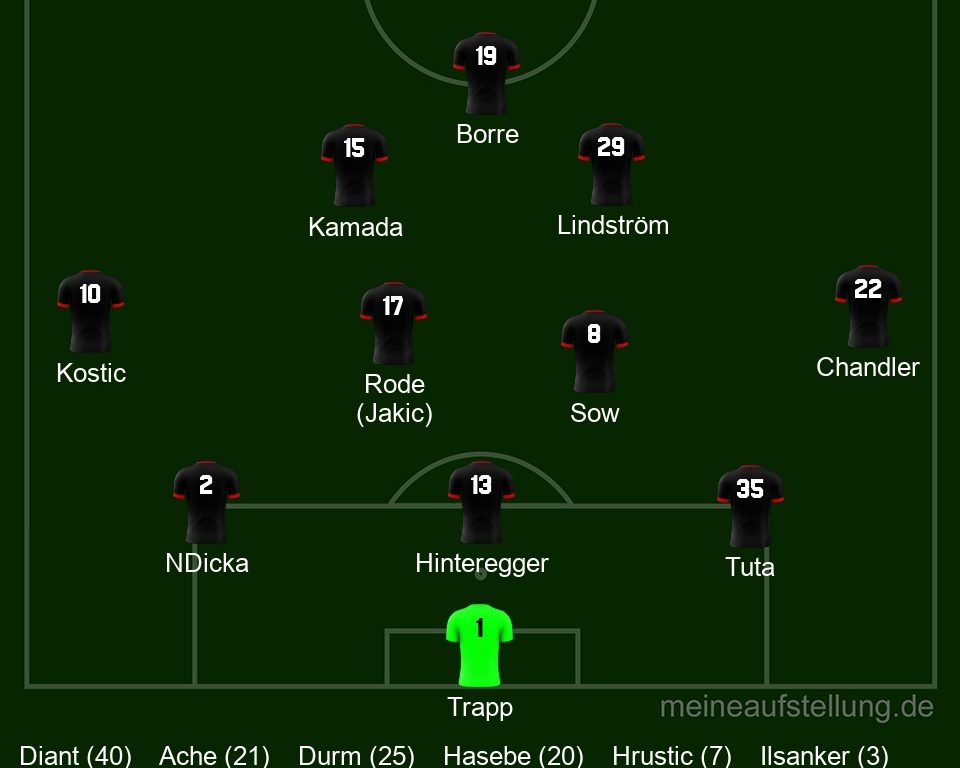Choose Chandler's number 22 shirt
Viewport: 960px width, 768px height.
click(x=868, y=305)
